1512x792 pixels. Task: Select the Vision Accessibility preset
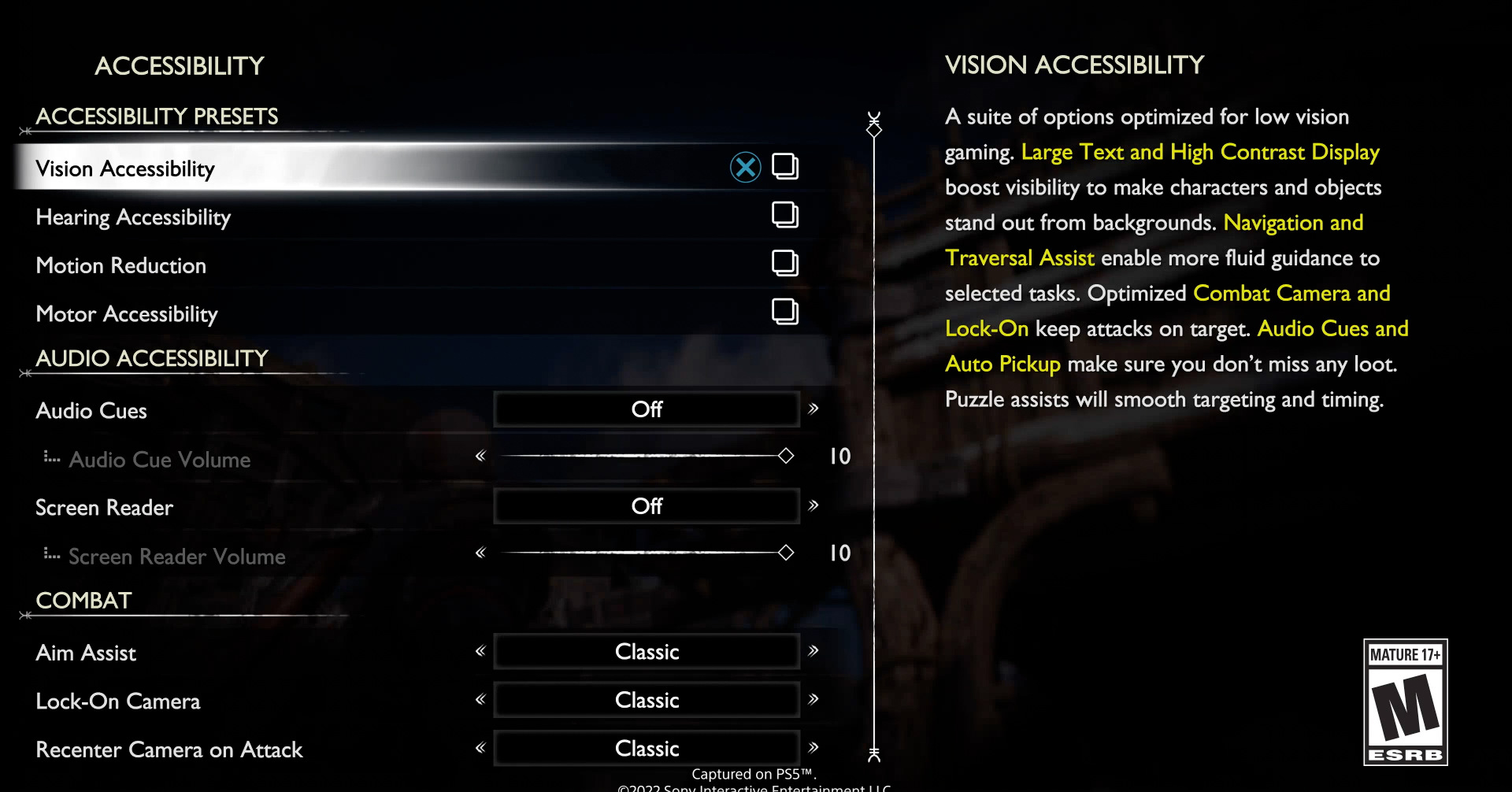[125, 168]
